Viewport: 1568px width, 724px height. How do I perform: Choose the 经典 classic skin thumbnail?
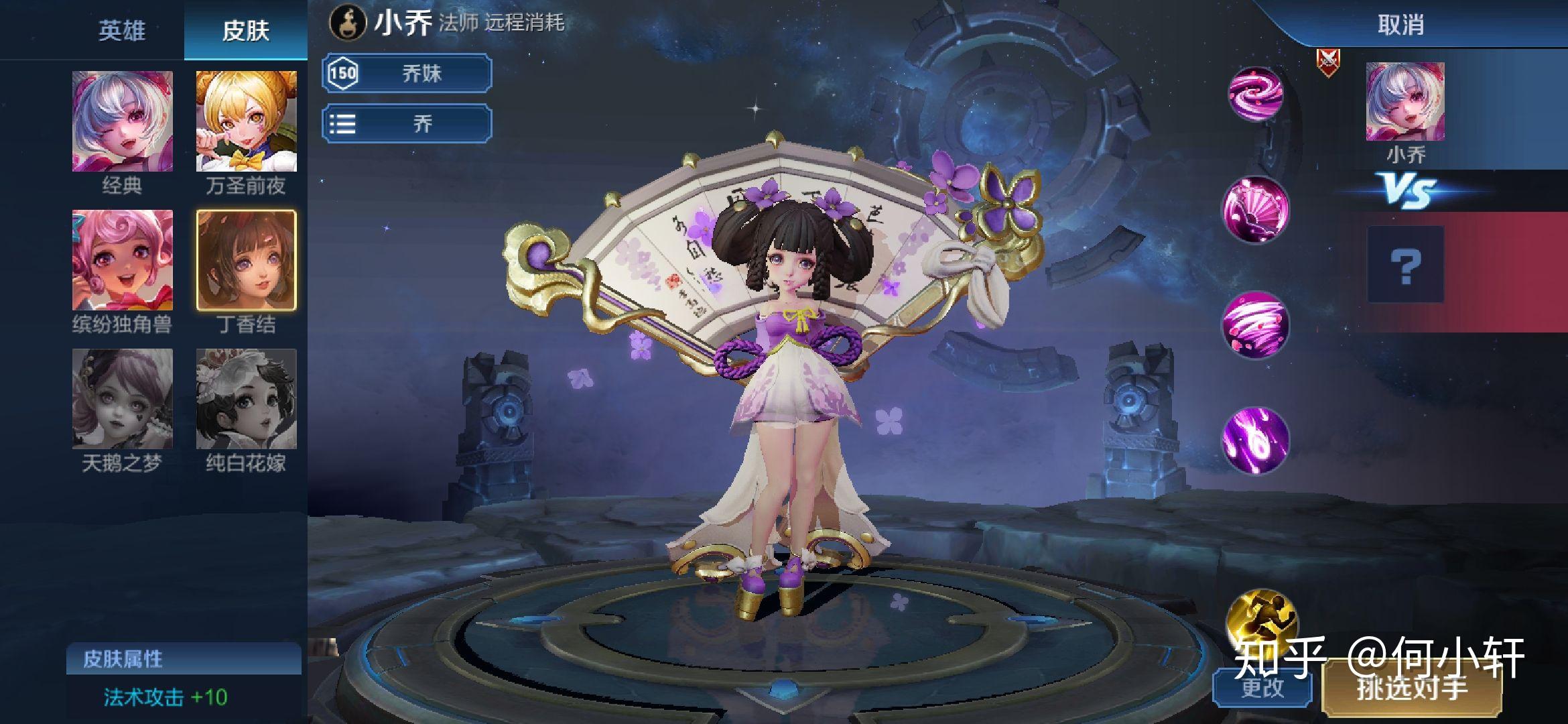pyautogui.click(x=123, y=121)
